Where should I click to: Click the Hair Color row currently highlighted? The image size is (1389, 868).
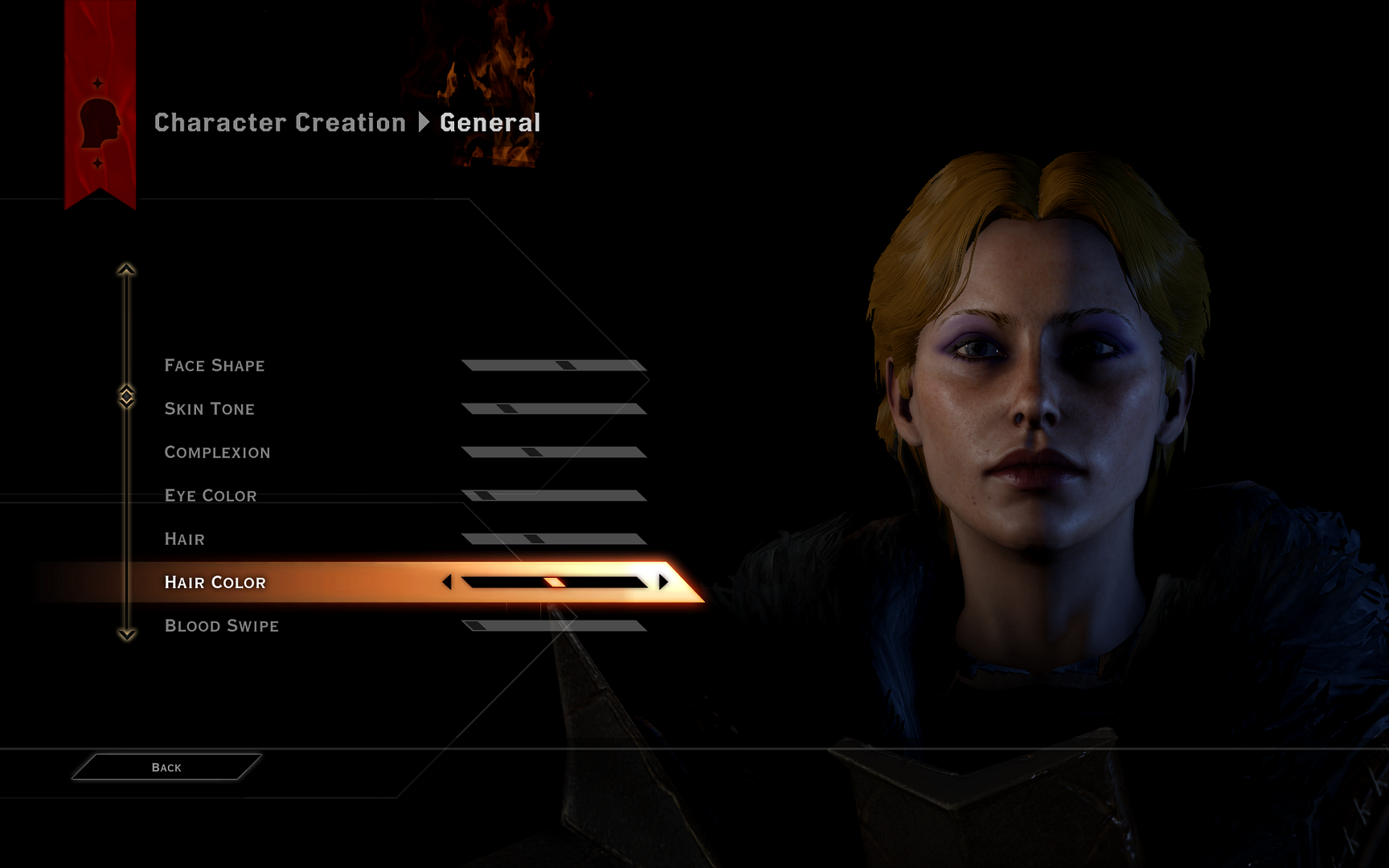215,582
